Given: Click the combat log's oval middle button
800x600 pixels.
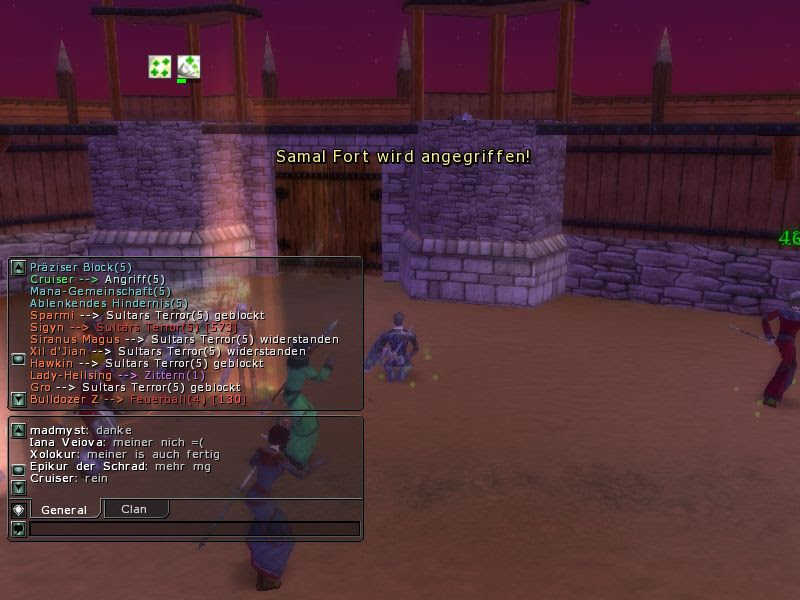Looking at the screenshot, I should [18, 359].
